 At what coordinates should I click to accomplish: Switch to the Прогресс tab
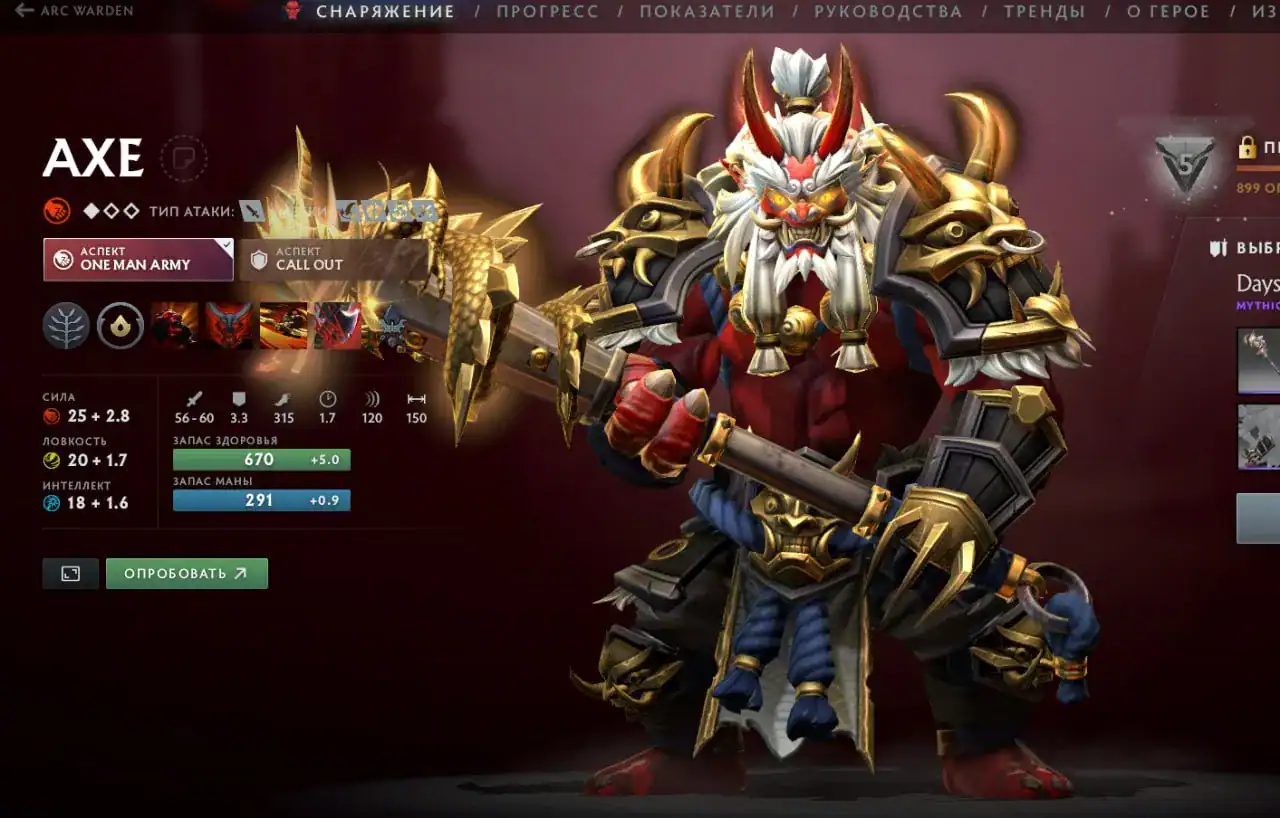pos(547,12)
